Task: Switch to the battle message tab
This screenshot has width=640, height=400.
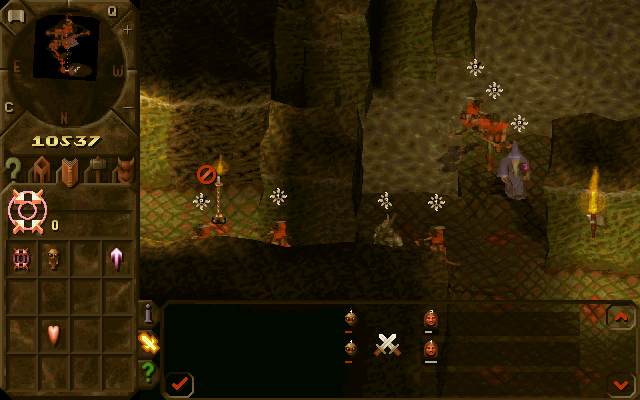Action: coord(149,343)
